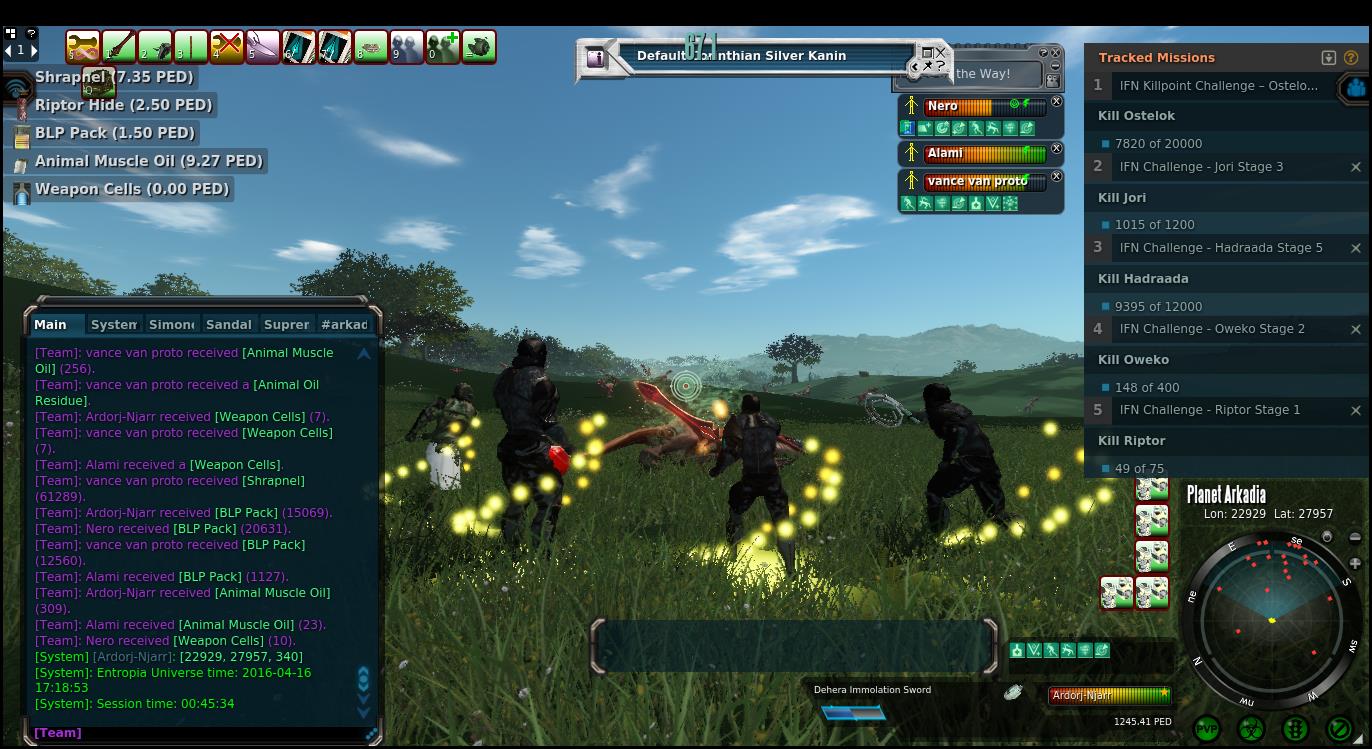Collapse the Tracked Missions panel with the arrow icon

click(x=1329, y=58)
